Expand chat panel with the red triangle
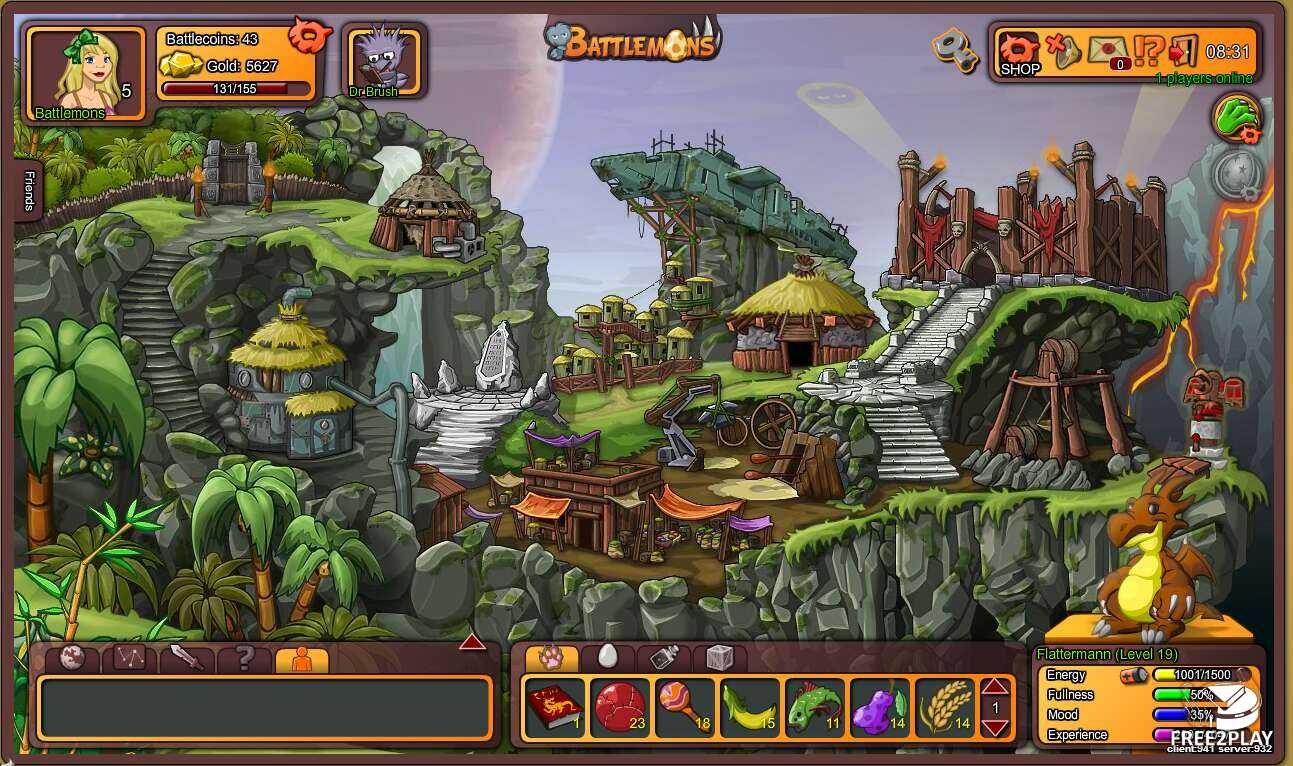 click(x=472, y=642)
